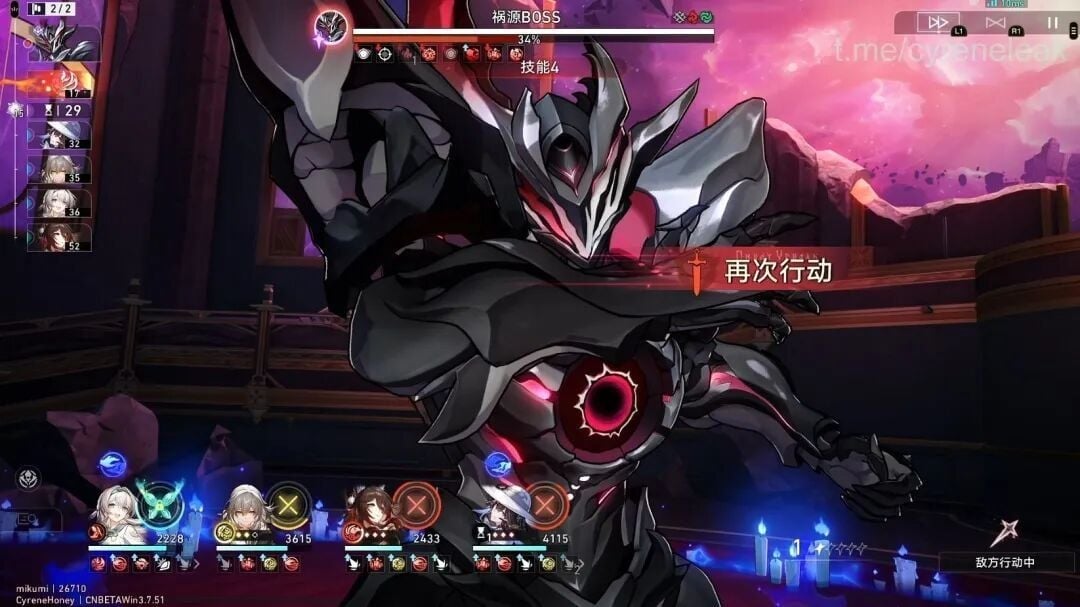
Task: Activate the green butterfly ultimate
Action: point(160,504)
